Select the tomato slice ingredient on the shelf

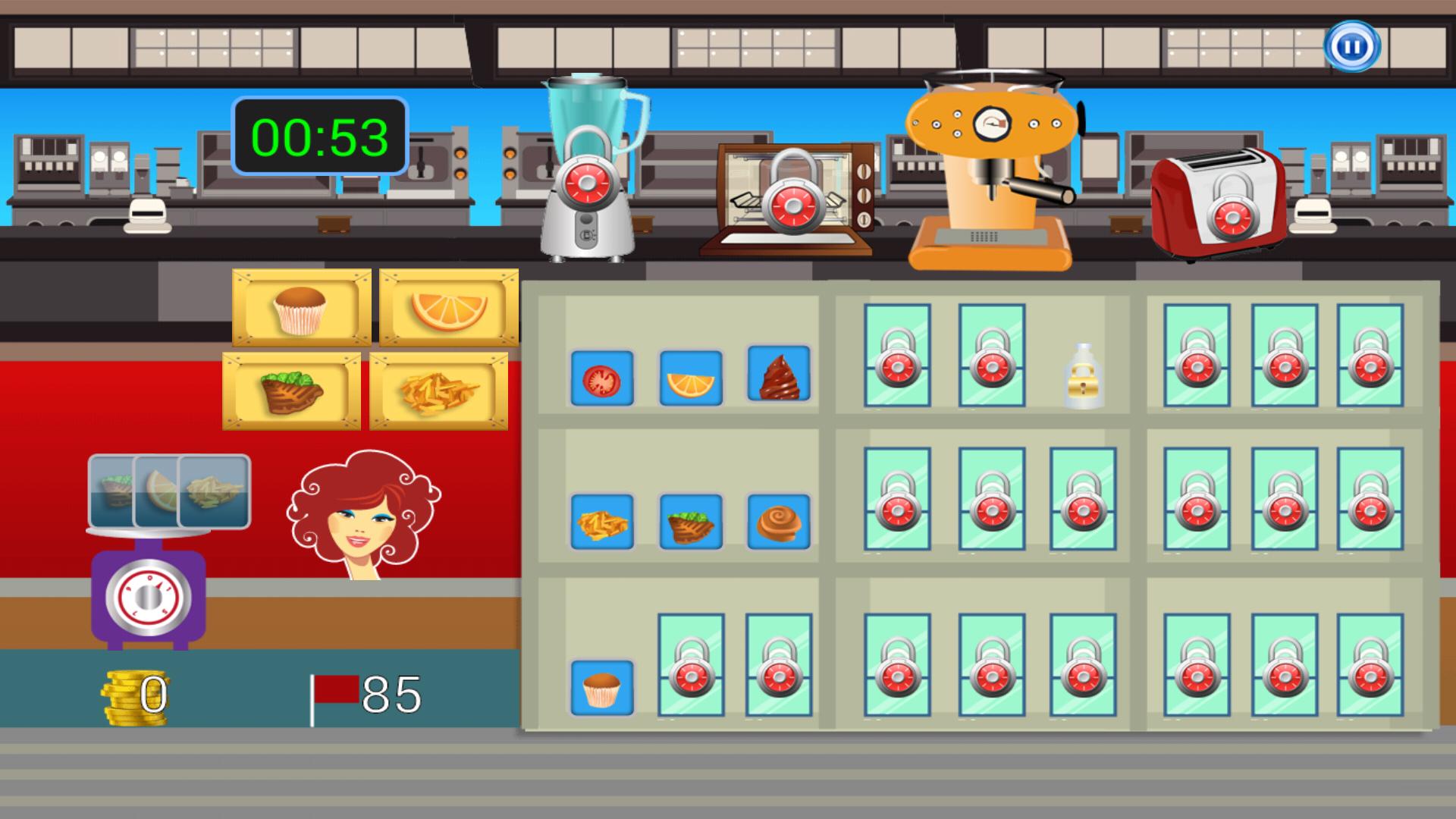coord(603,378)
